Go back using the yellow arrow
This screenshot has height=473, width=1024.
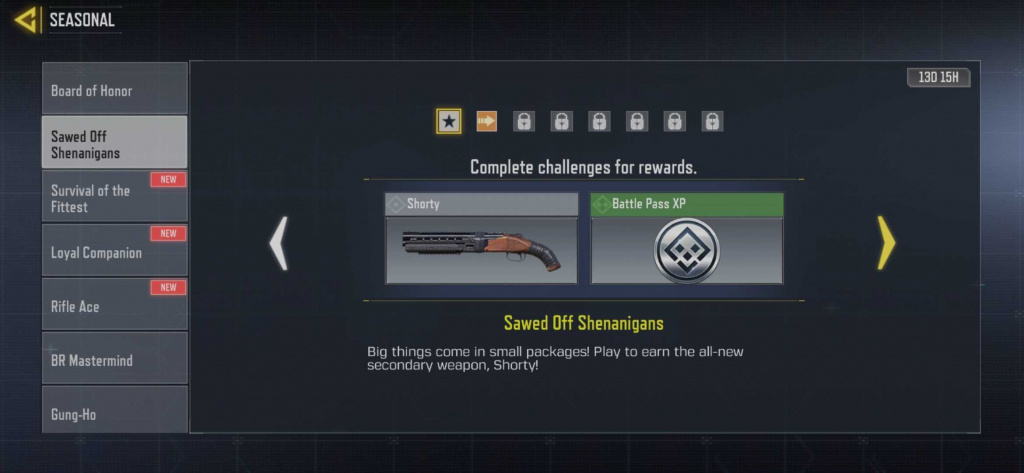click(x=26, y=19)
